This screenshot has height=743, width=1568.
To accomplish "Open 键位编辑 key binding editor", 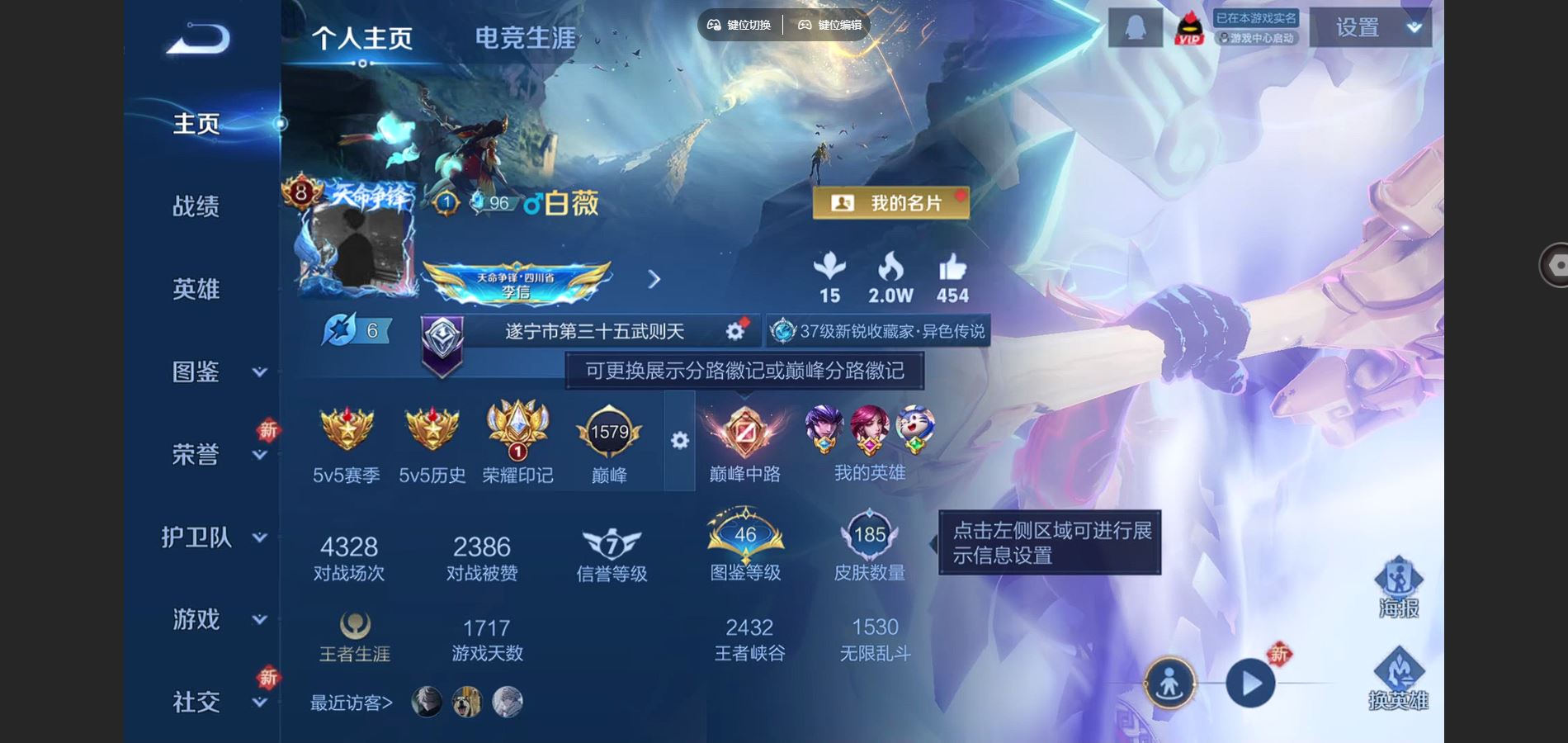I will (829, 25).
